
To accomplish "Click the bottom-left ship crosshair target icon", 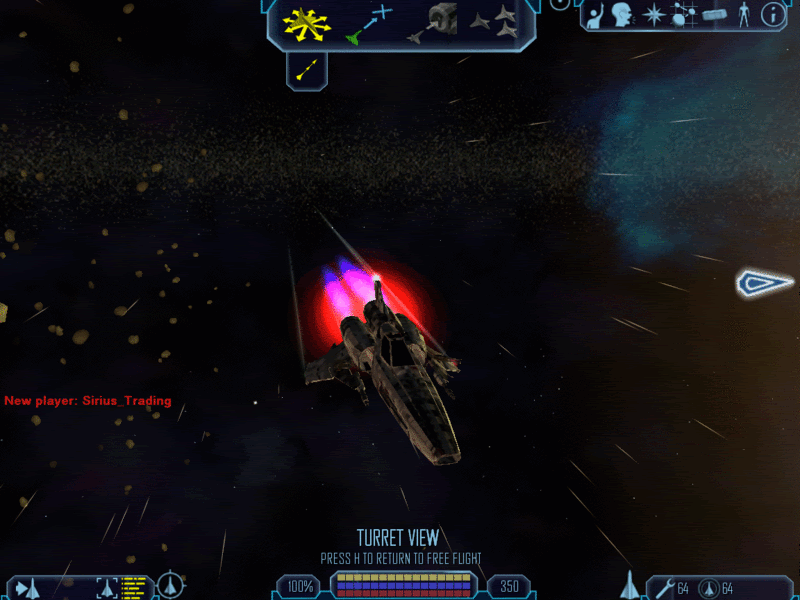I will 172,585.
